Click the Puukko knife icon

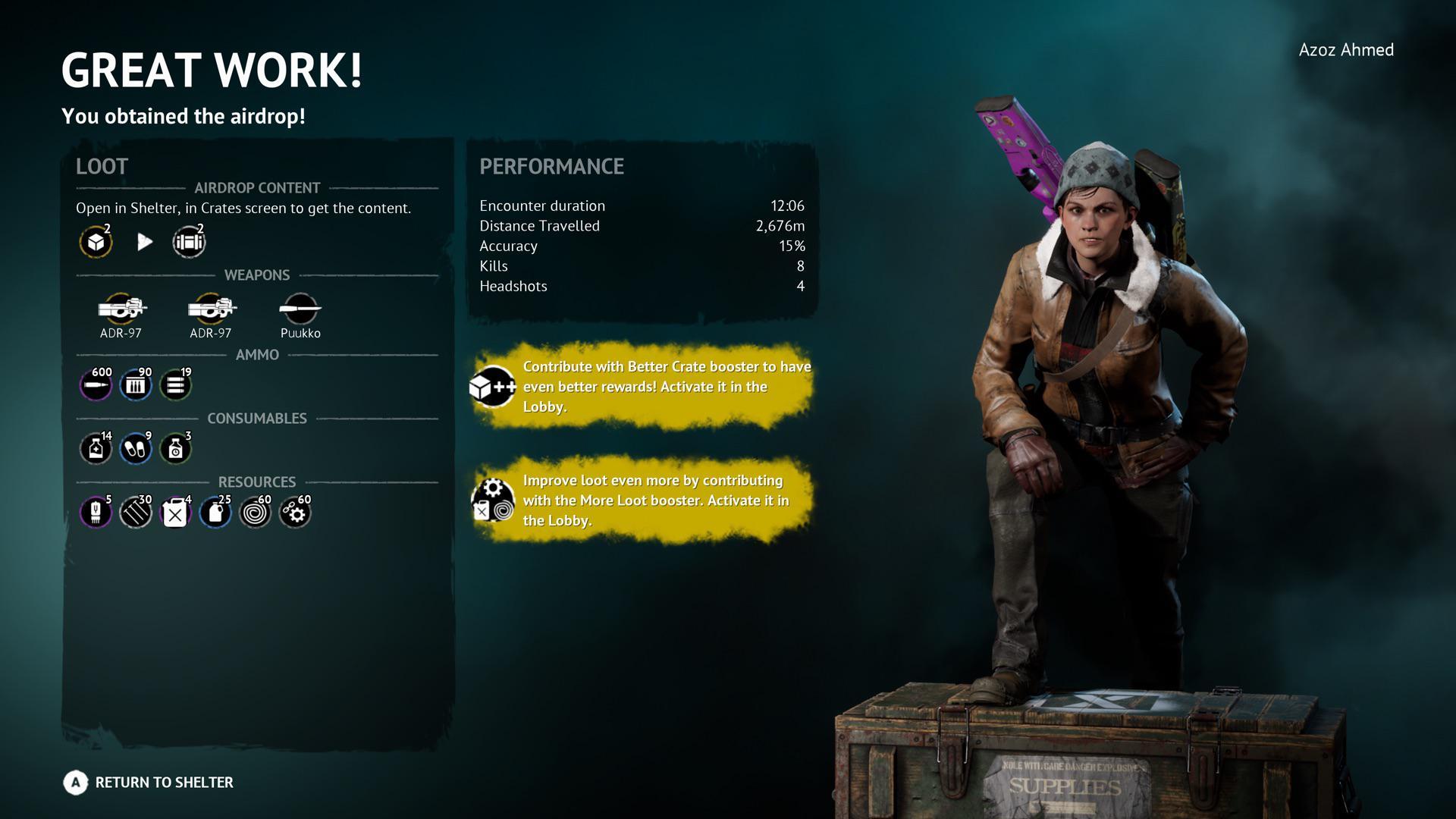coord(301,309)
